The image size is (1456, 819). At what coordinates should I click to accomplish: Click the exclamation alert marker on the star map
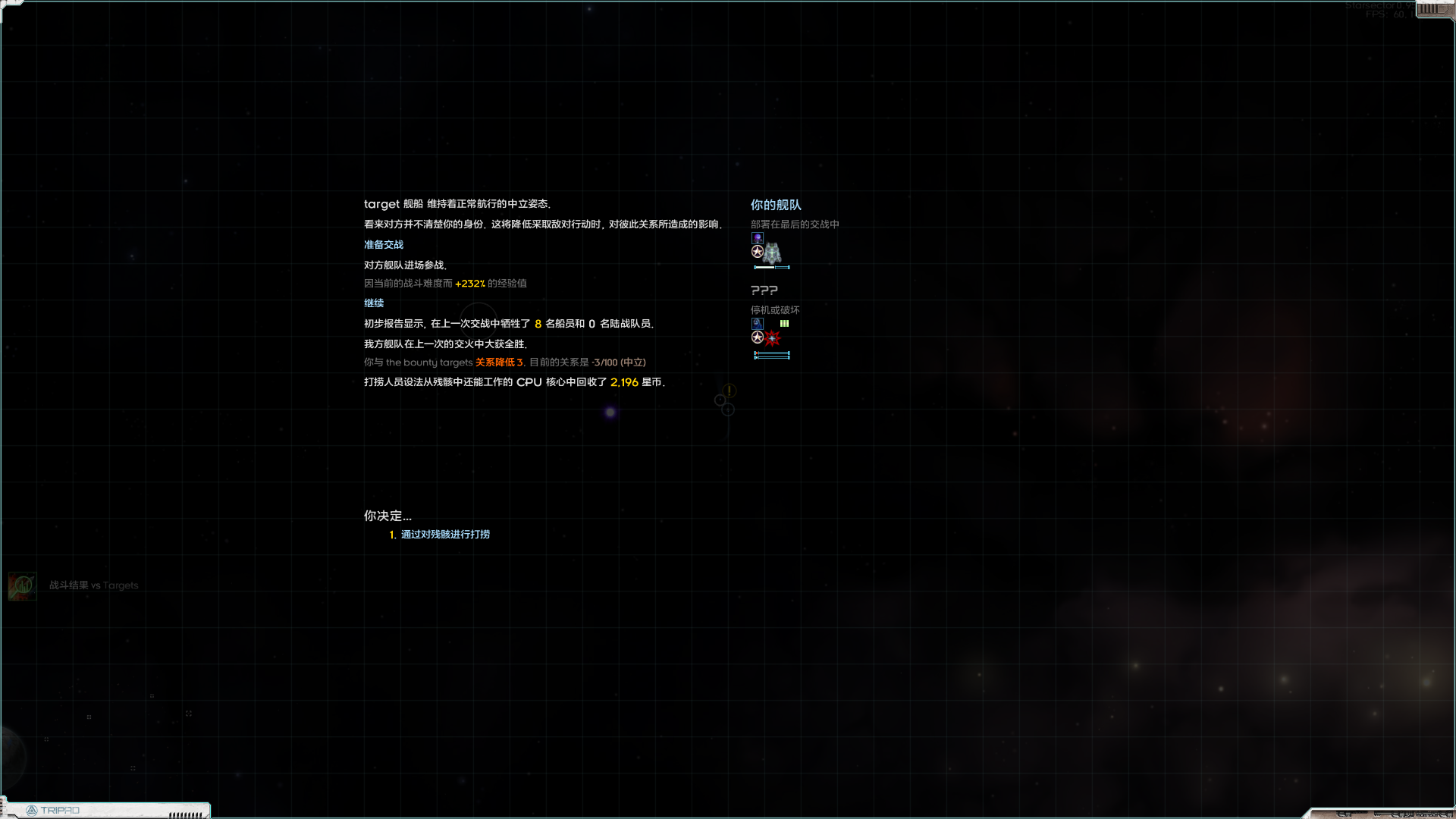pos(728,391)
